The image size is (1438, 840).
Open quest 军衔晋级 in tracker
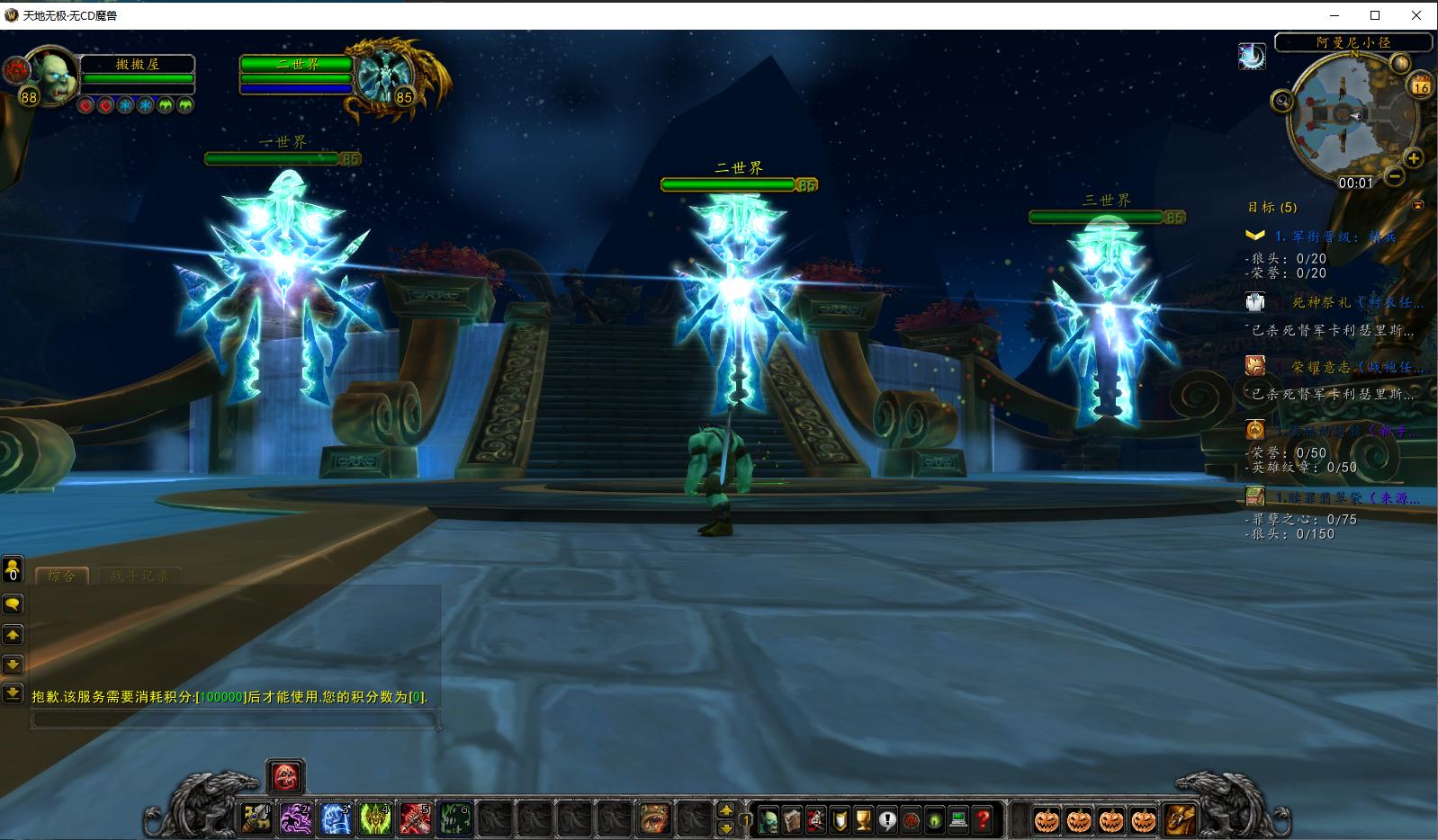(1335, 237)
